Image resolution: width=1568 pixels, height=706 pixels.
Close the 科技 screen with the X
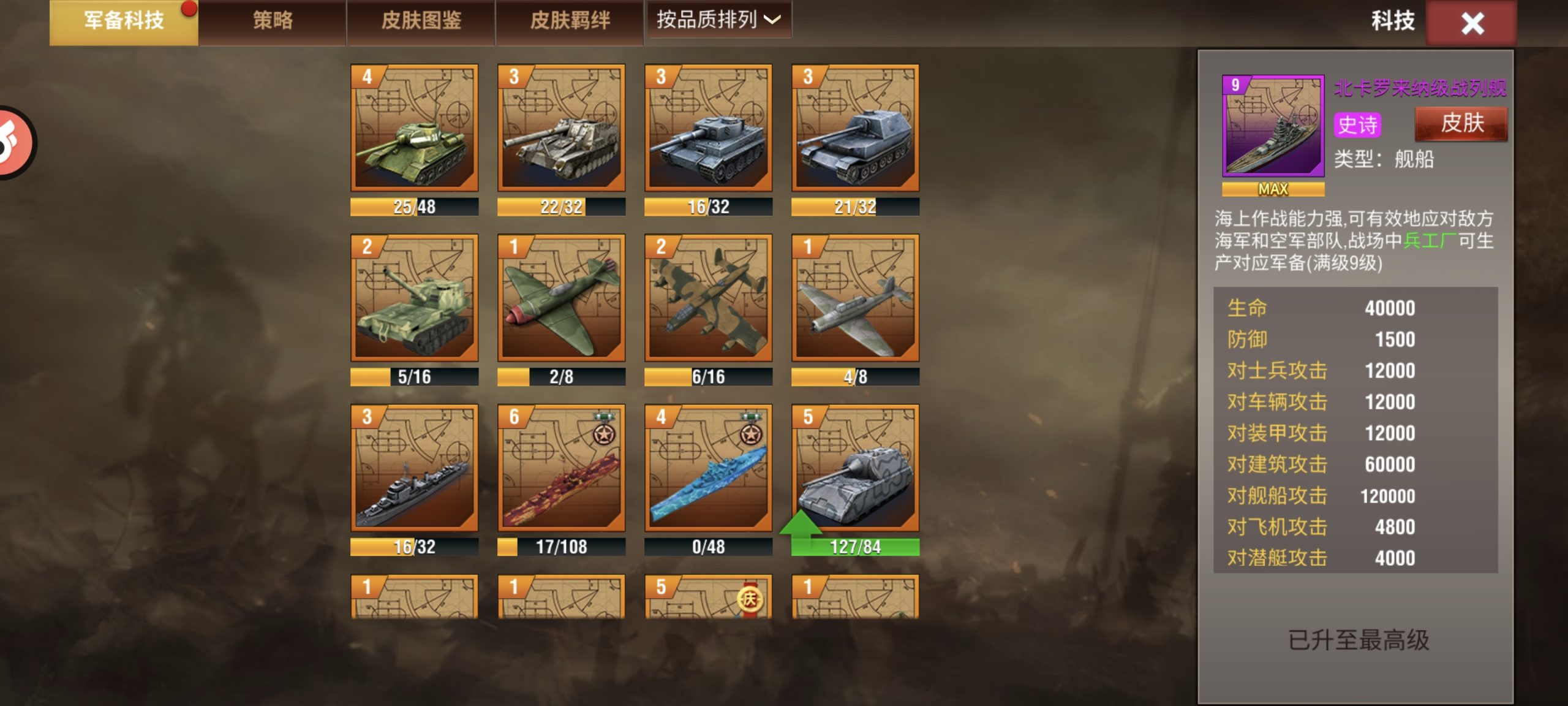[1472, 23]
